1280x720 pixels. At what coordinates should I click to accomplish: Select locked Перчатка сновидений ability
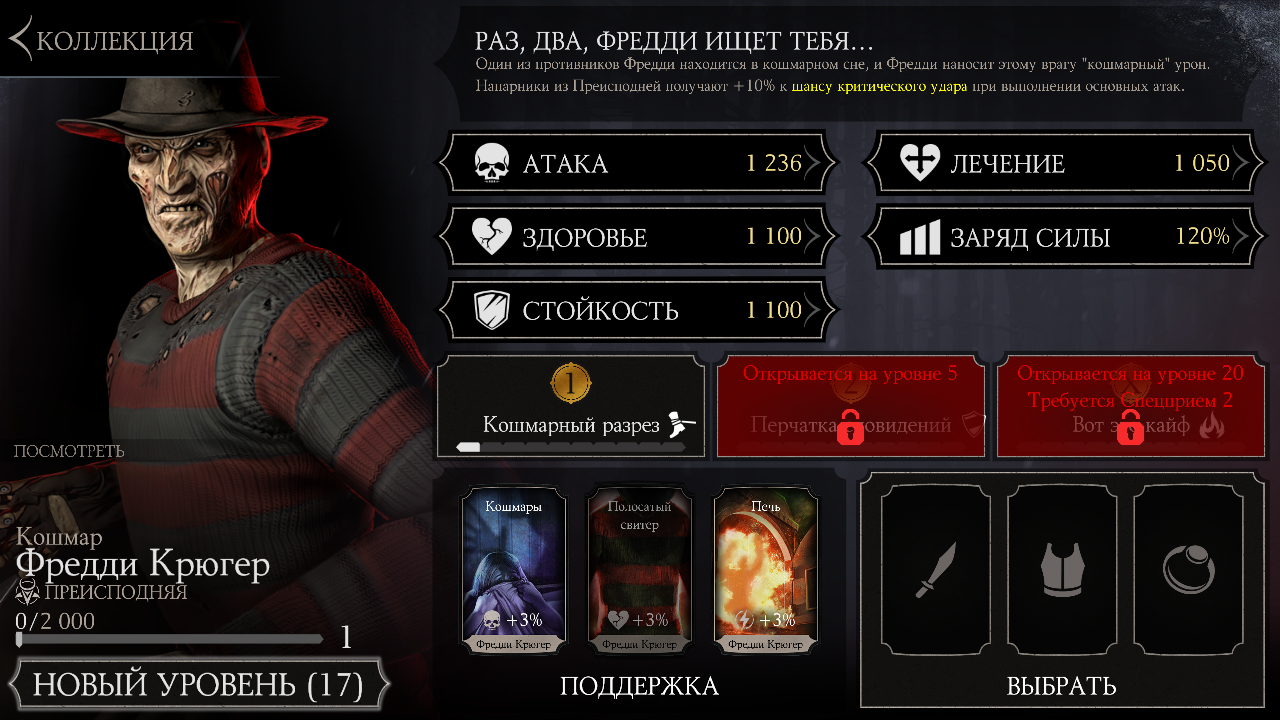click(x=851, y=407)
